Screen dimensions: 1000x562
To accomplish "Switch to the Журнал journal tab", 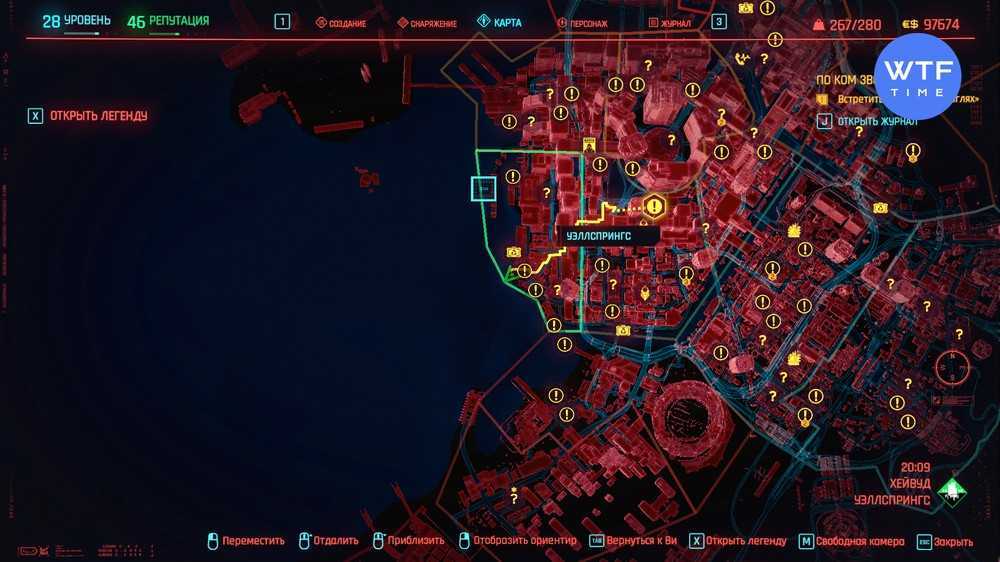I will pos(669,23).
